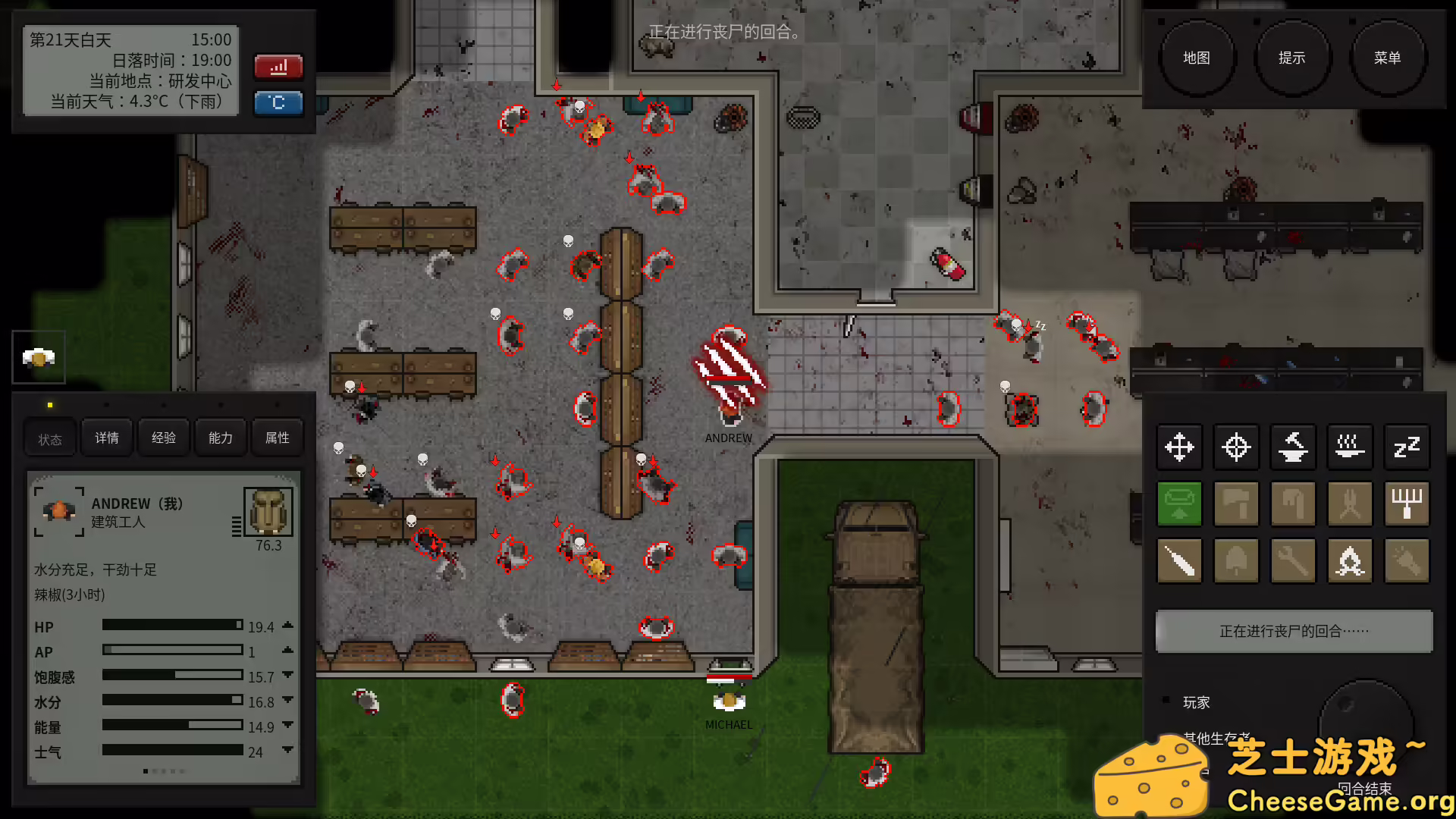Open the cooking hot-plate icon
Image resolution: width=1456 pixels, height=819 pixels.
pos(1350,447)
